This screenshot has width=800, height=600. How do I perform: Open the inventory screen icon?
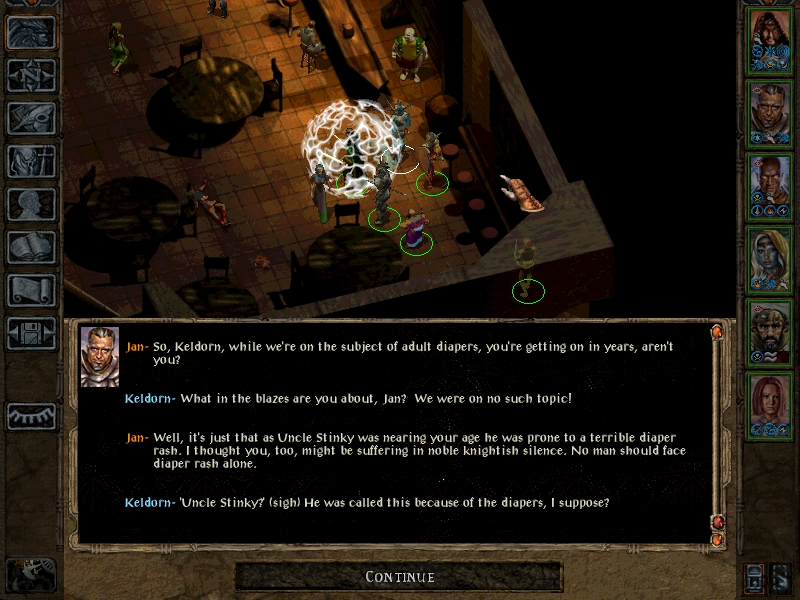tap(31, 161)
